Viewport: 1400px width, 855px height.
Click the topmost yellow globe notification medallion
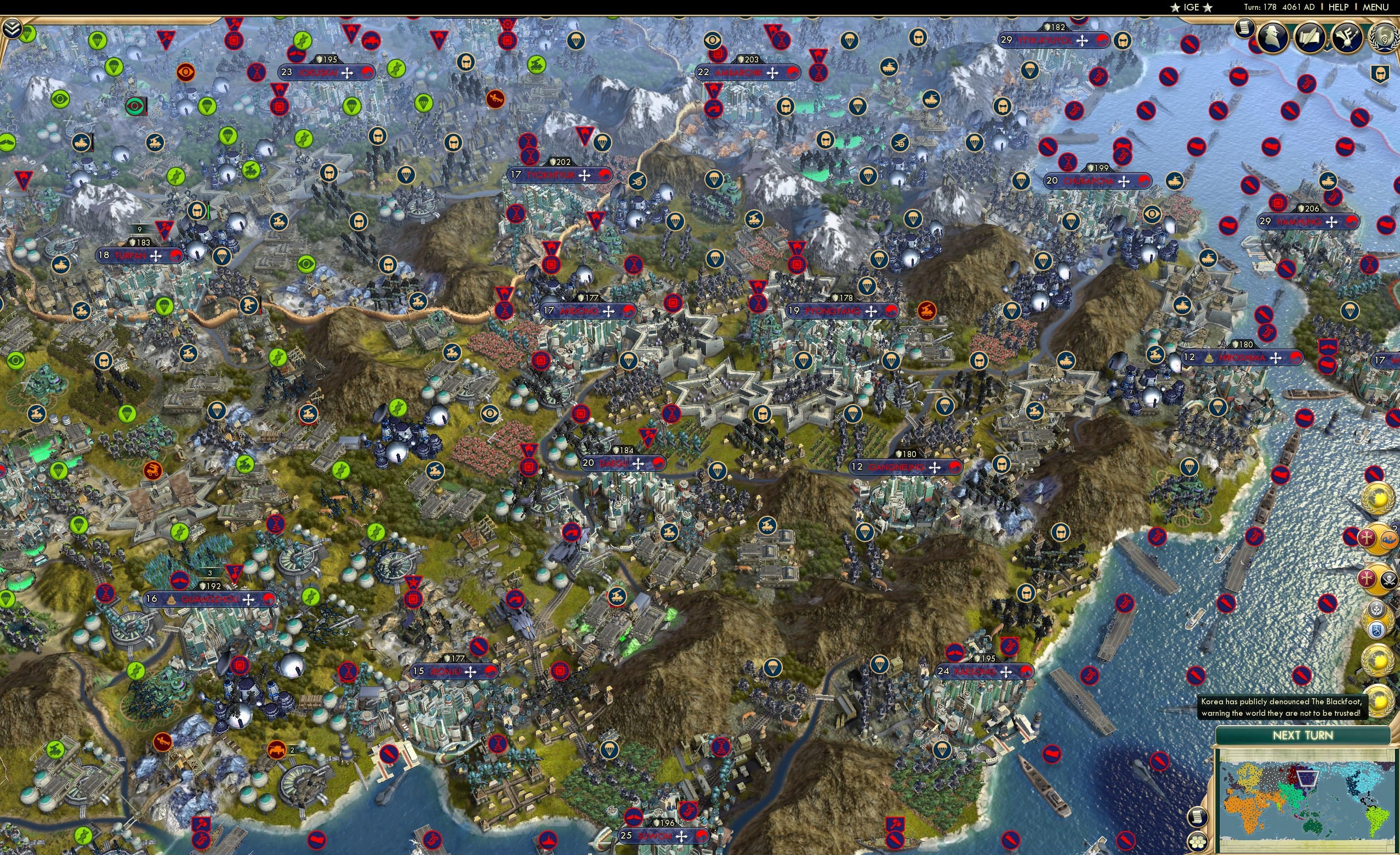(x=1378, y=500)
